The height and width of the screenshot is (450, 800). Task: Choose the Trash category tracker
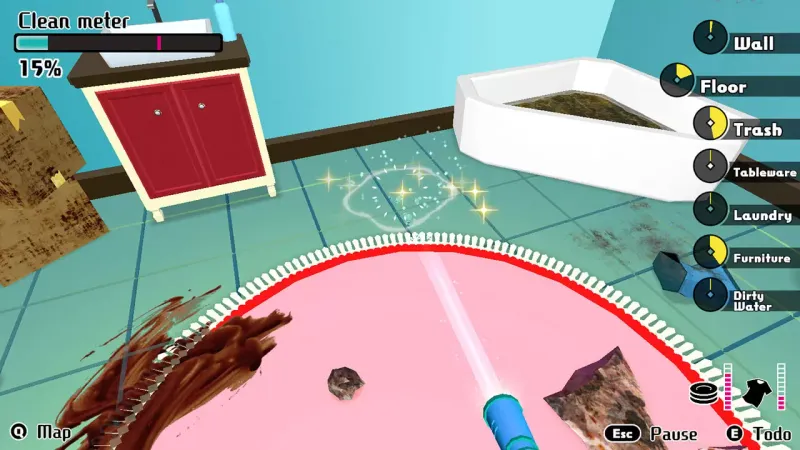[756, 129]
